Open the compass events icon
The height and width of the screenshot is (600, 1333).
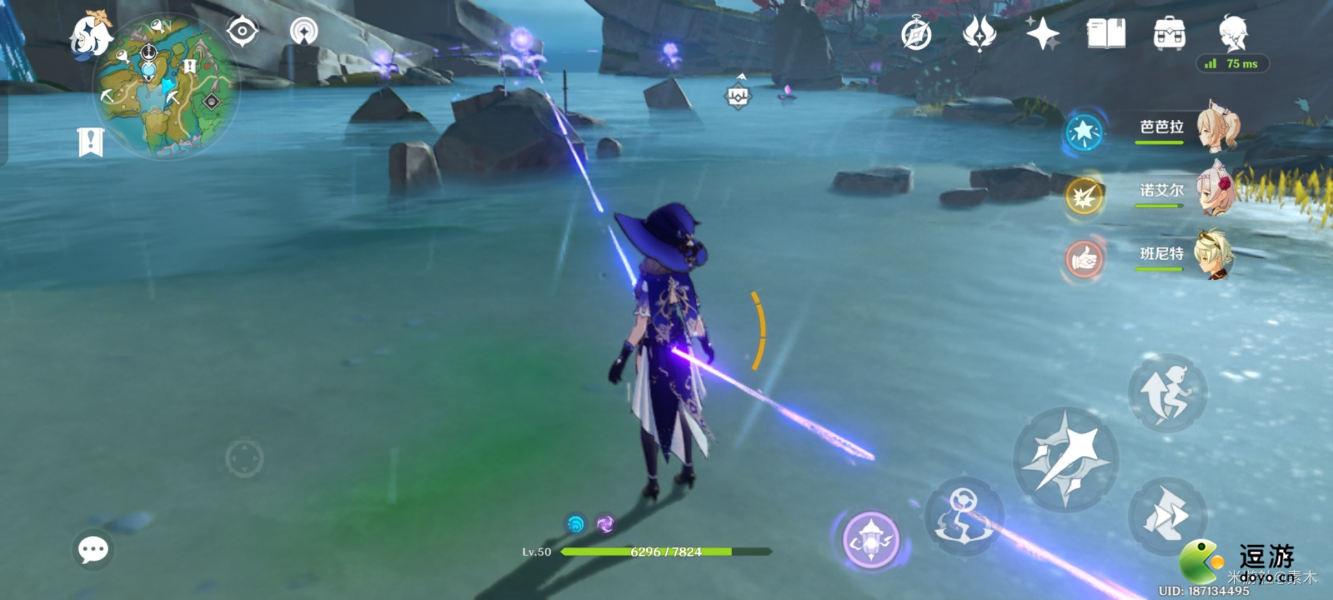(916, 33)
